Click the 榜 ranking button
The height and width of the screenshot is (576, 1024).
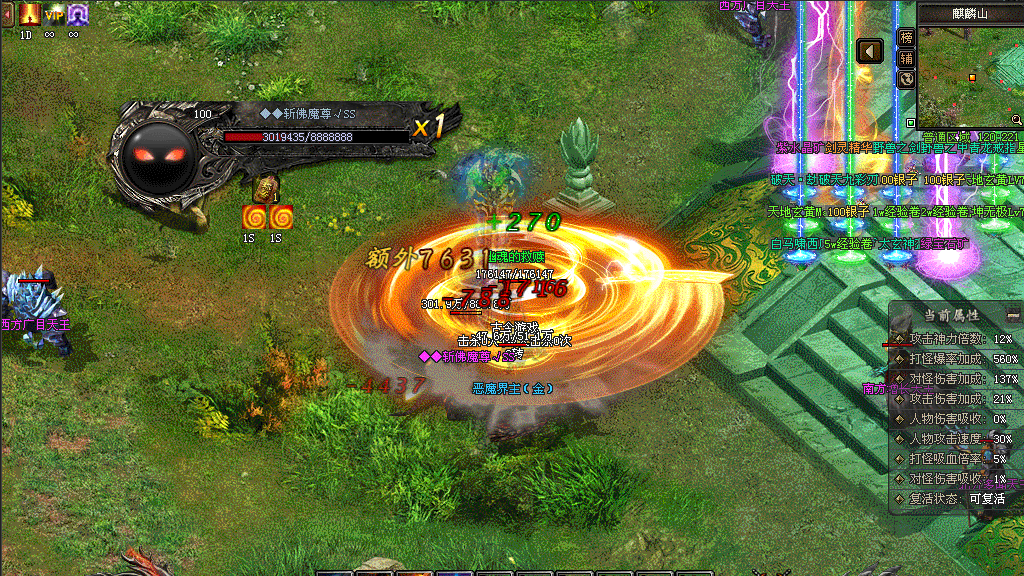[906, 37]
